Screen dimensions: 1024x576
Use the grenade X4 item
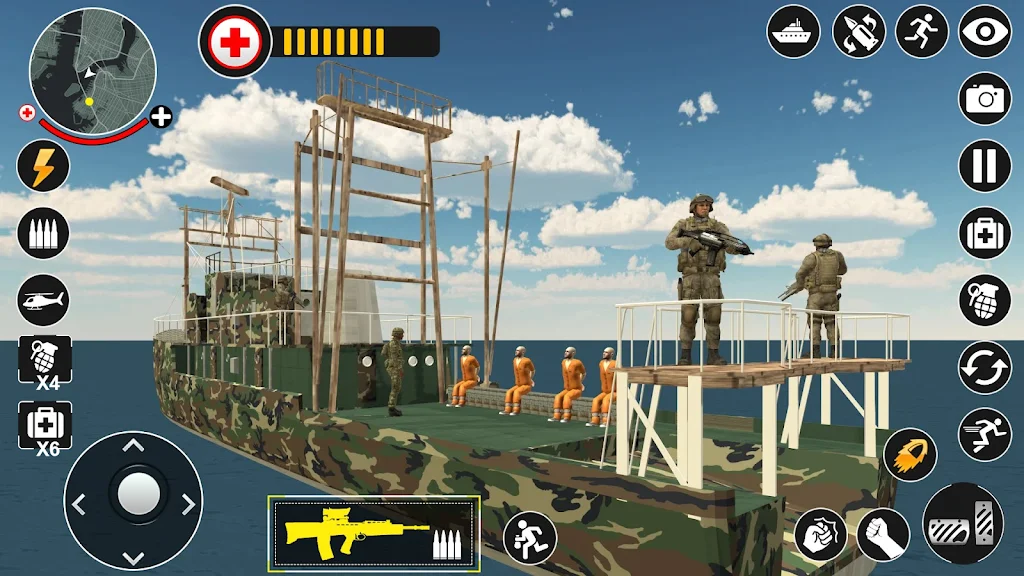(x=45, y=362)
